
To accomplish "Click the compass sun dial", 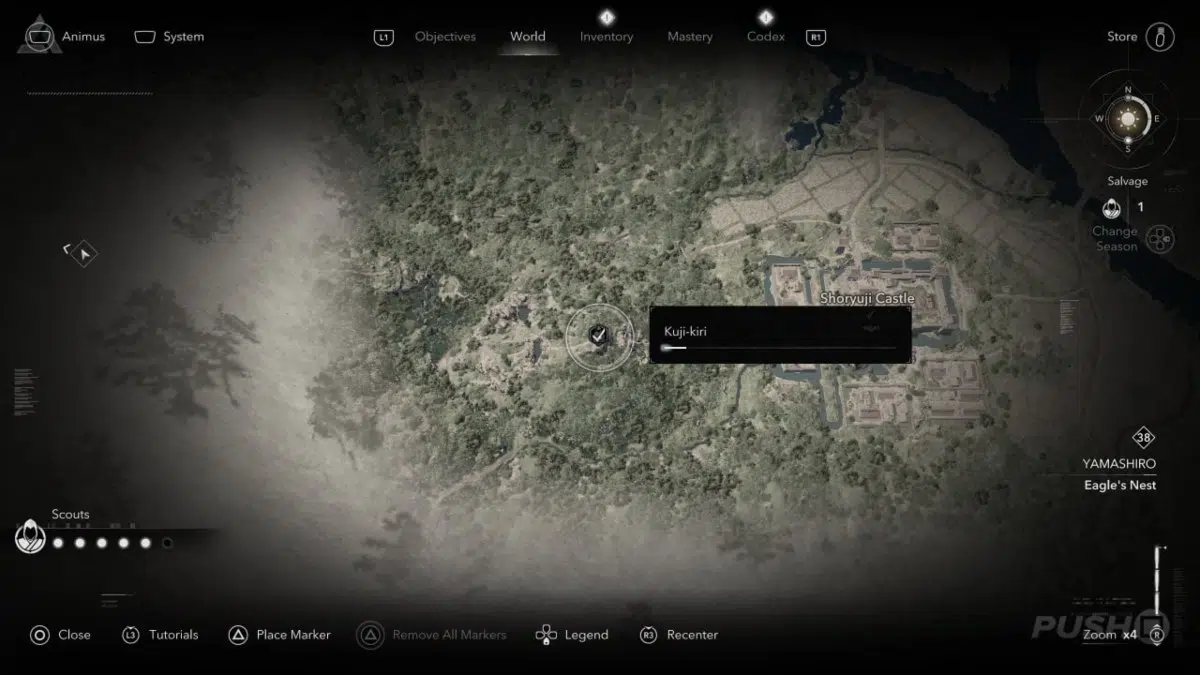I will coord(1128,119).
